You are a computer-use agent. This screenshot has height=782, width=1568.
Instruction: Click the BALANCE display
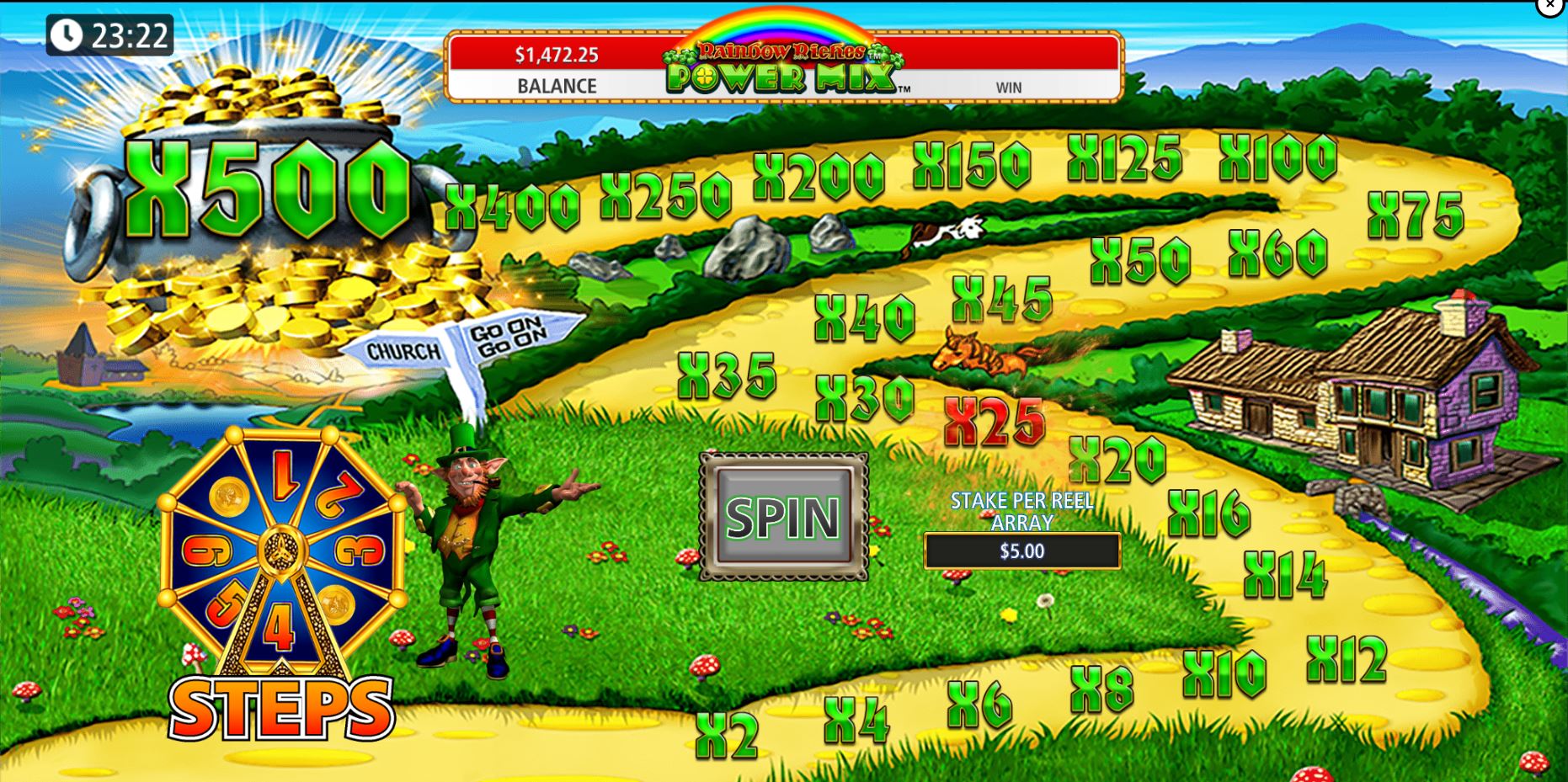[556, 72]
